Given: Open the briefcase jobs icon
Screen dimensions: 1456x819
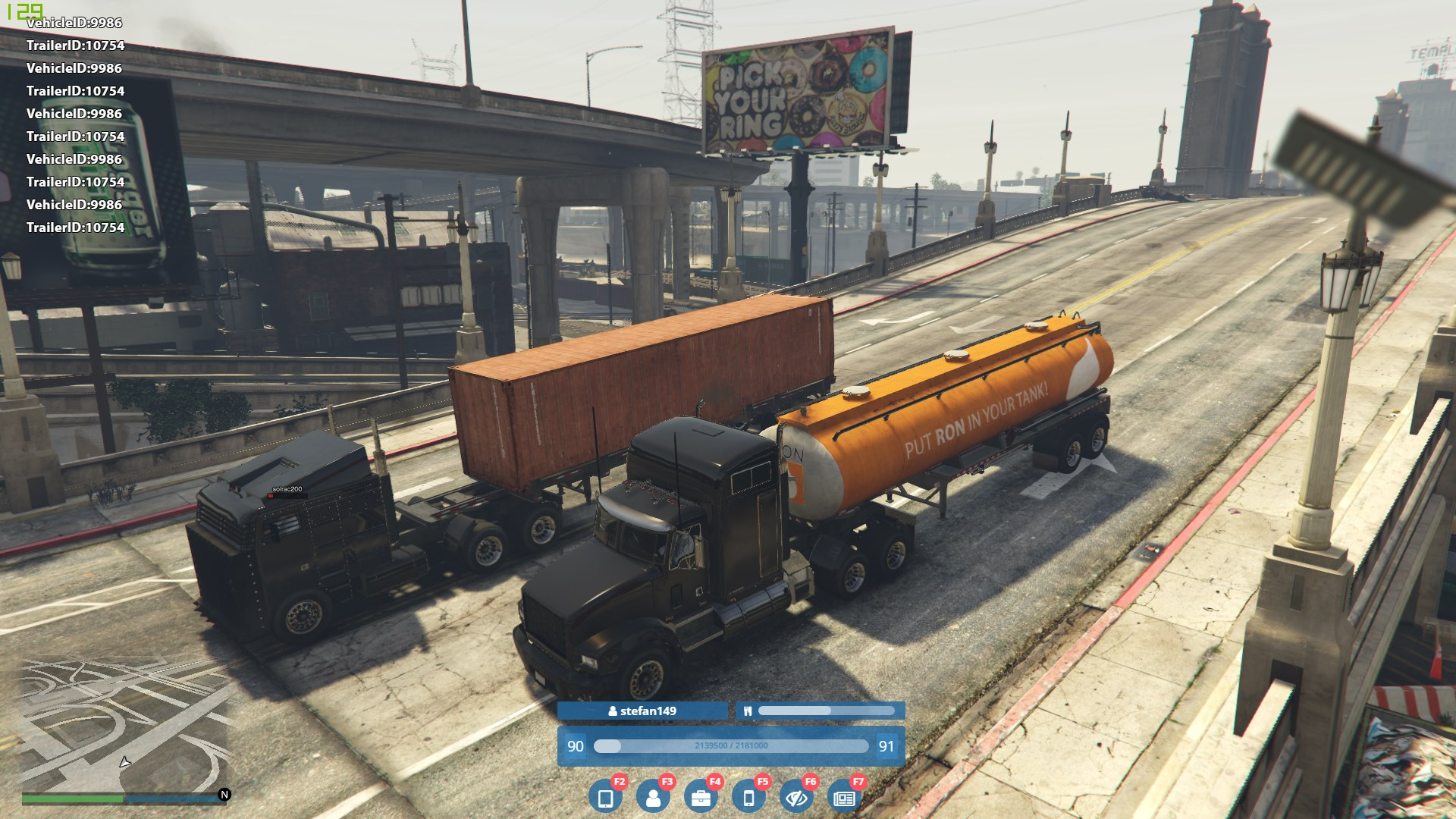Looking at the screenshot, I should point(701,798).
